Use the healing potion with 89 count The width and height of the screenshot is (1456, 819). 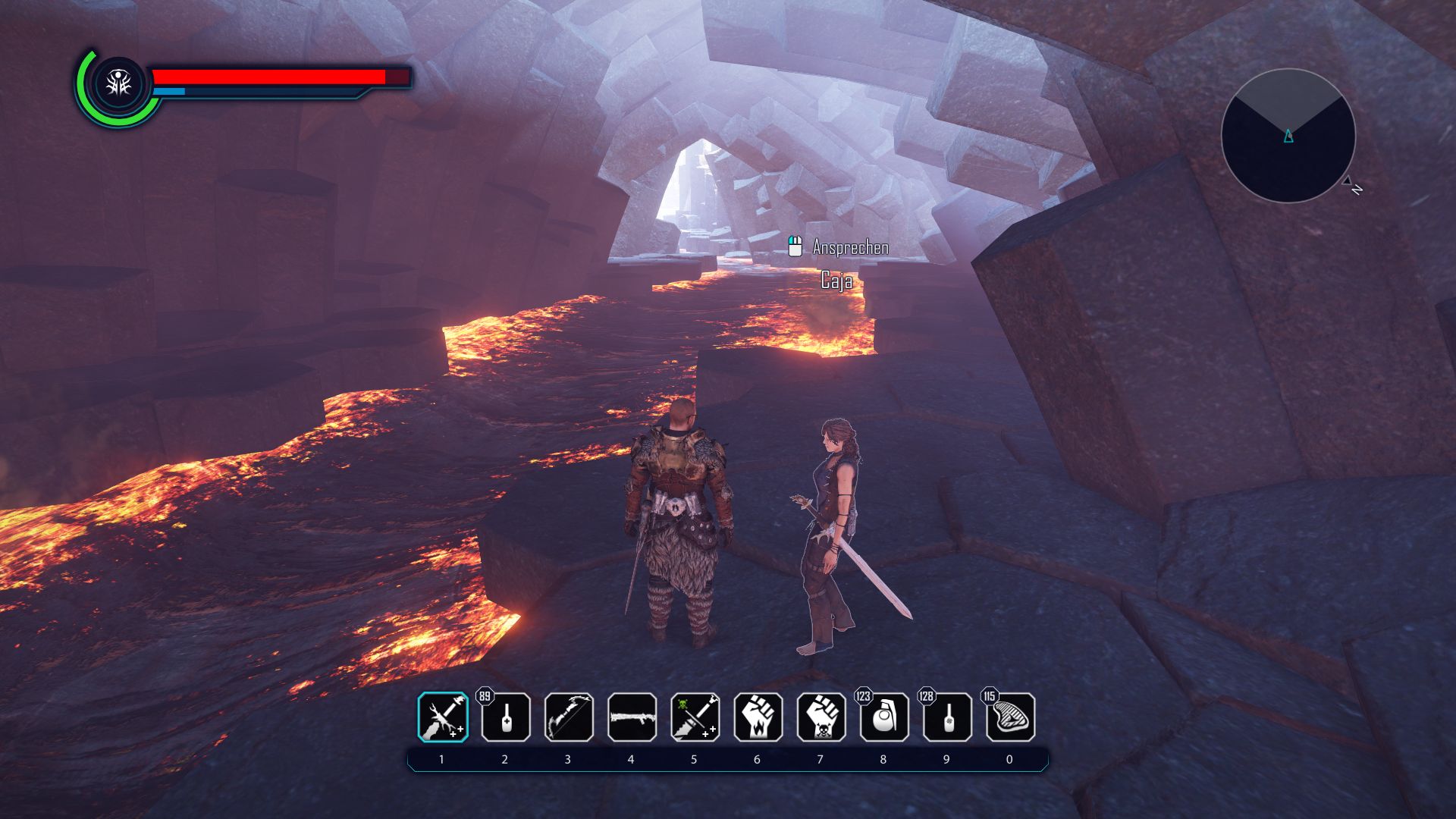tap(506, 717)
